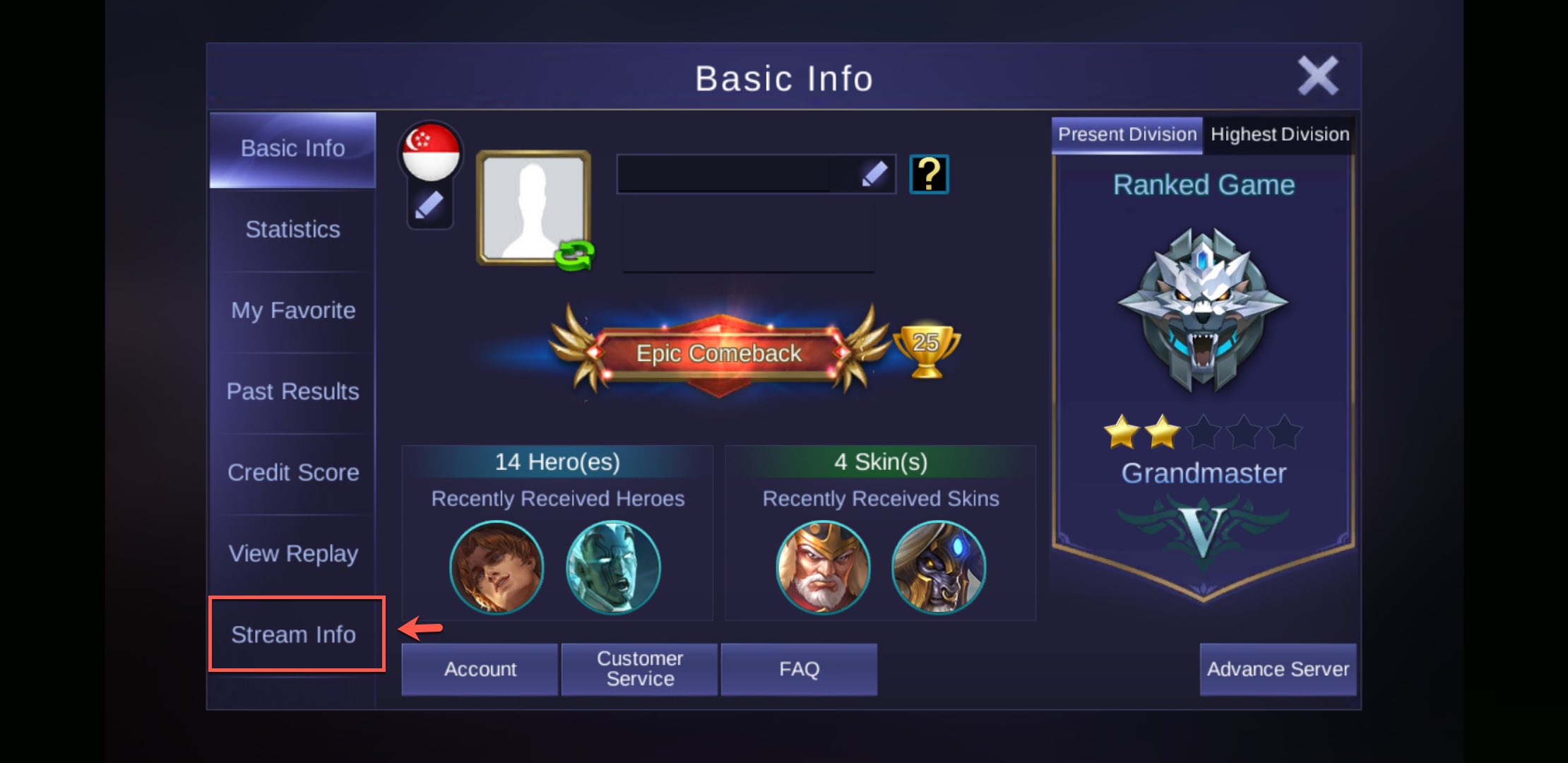The height and width of the screenshot is (763, 1568).
Task: Switch to My Favorite tab
Action: [x=292, y=311]
